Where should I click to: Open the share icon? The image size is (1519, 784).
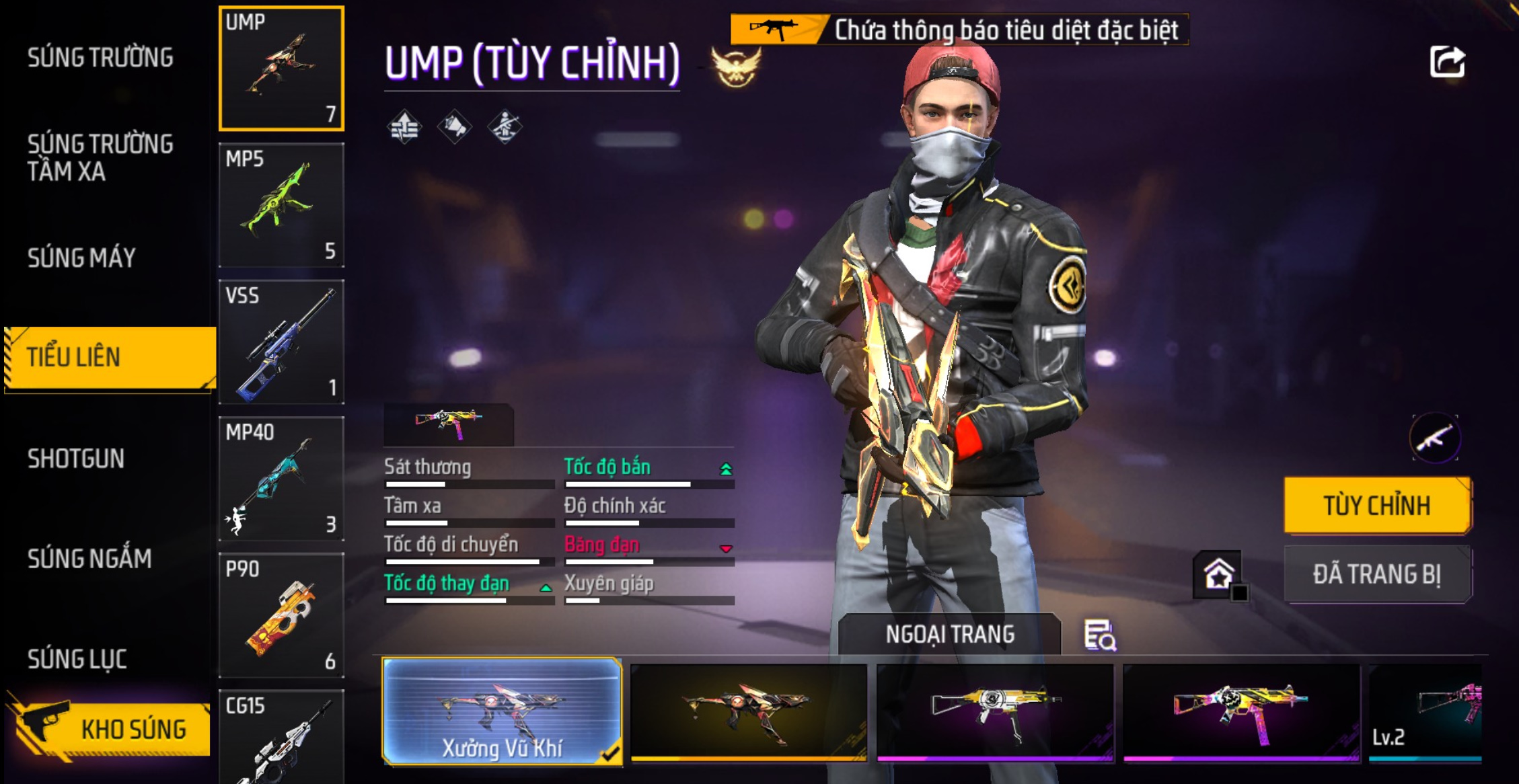[x=1447, y=63]
